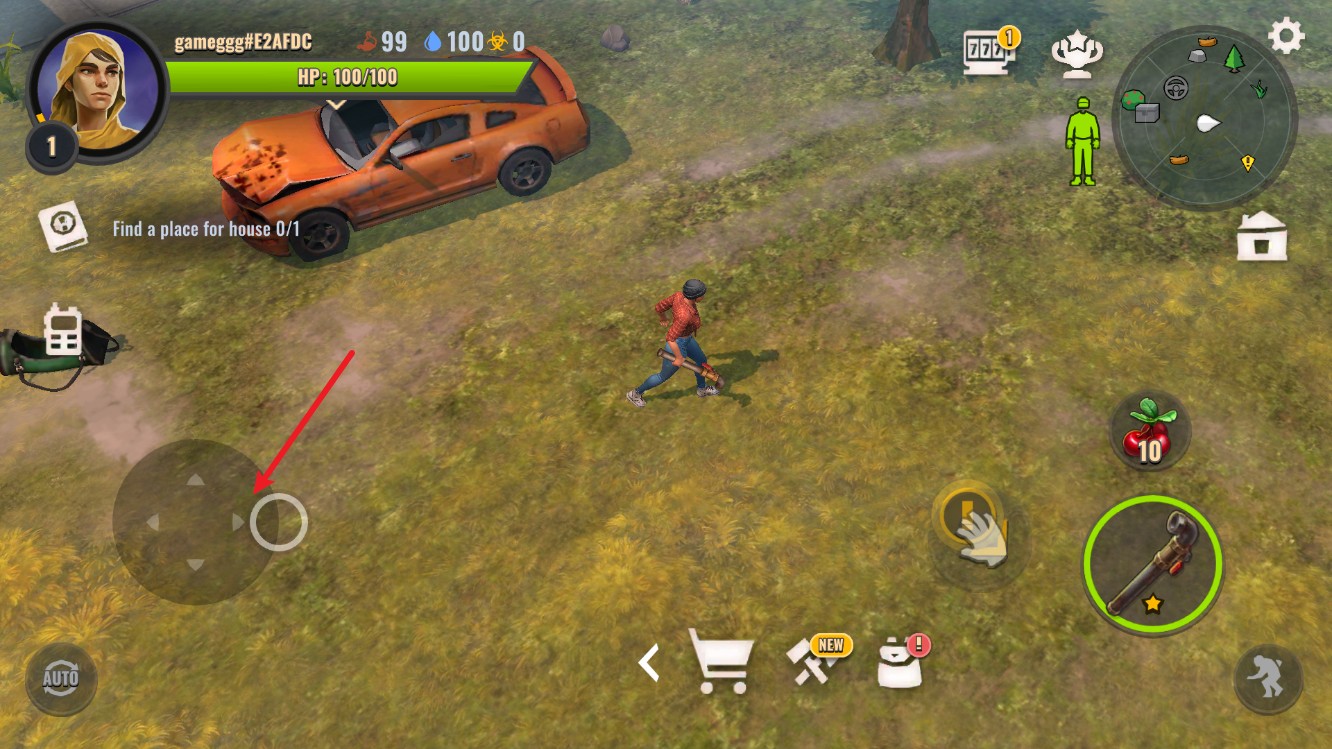Open the backpack inventory icon

pos(901,661)
